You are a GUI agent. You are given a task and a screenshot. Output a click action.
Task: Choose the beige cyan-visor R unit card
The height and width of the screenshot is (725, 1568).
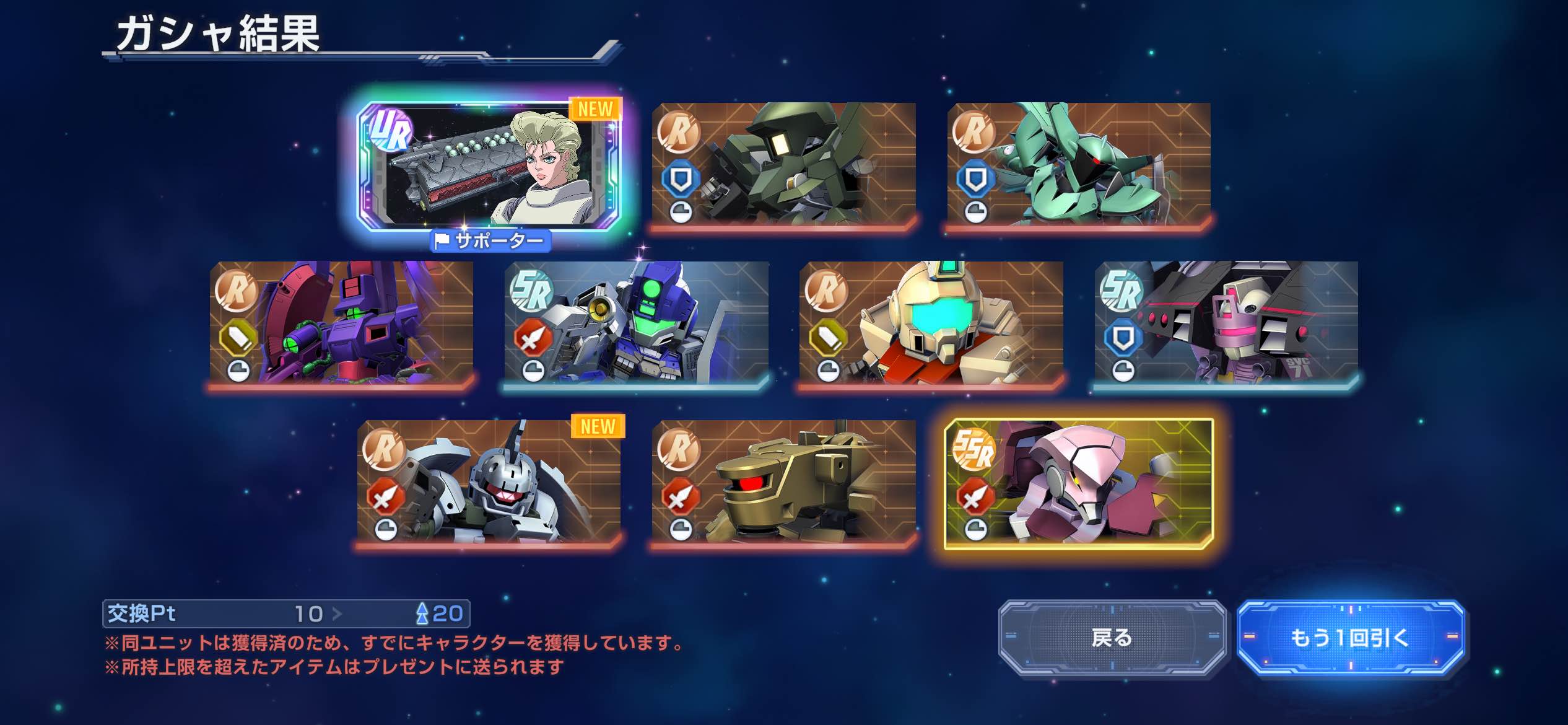[931, 323]
